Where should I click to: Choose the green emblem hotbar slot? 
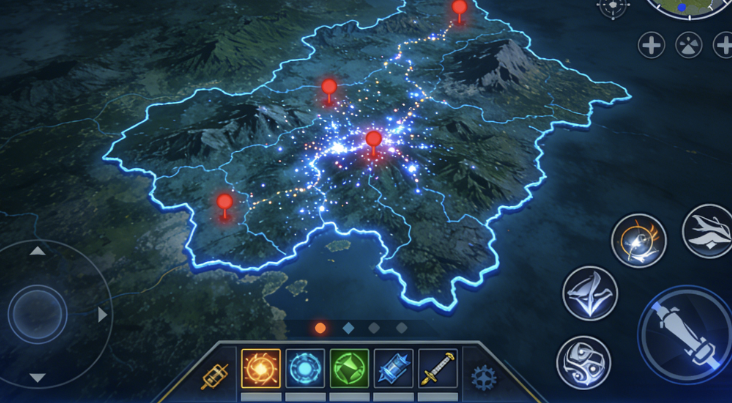(349, 369)
